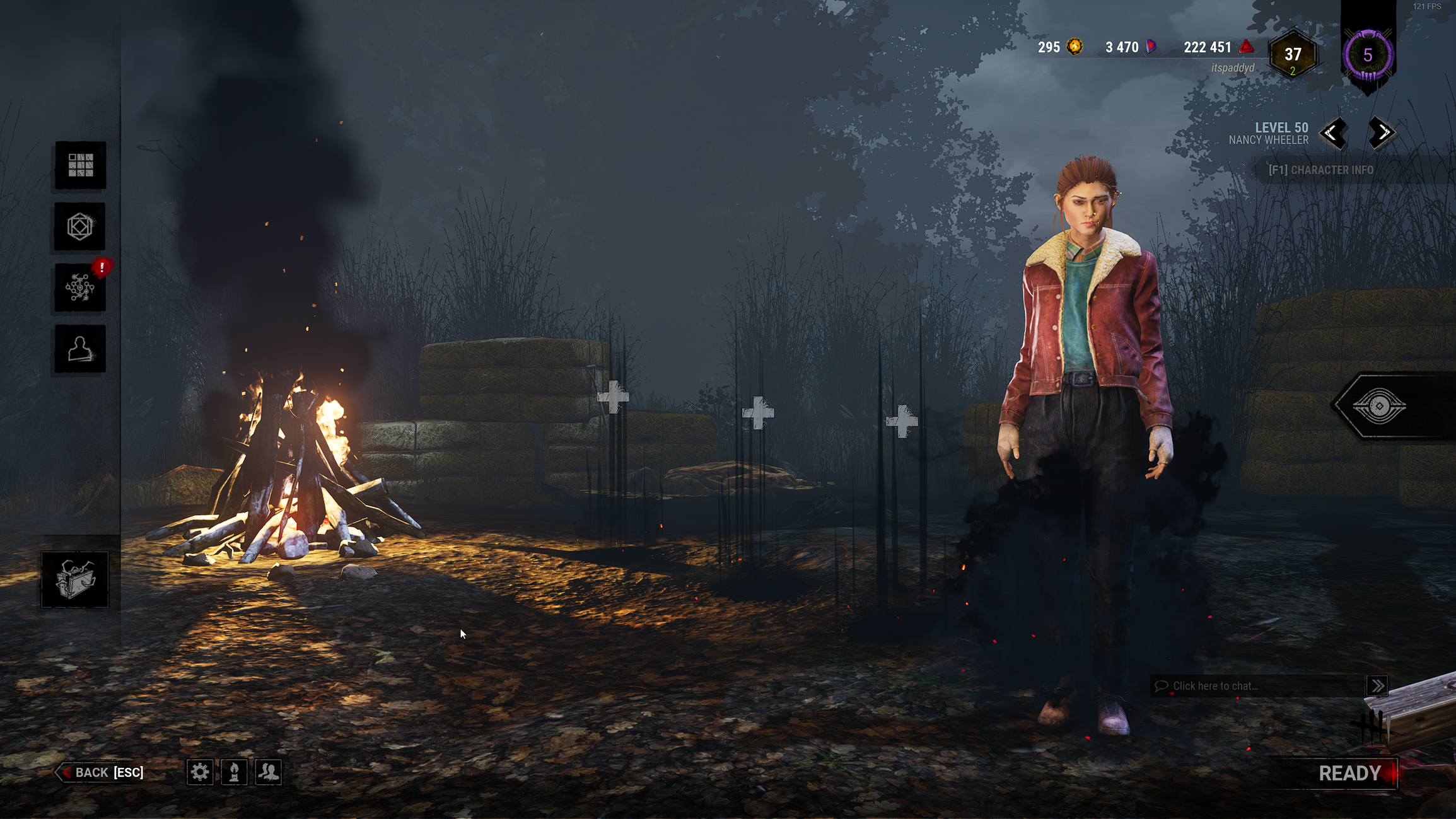Click the chat send arrow button
1456x819 pixels.
[x=1377, y=686]
